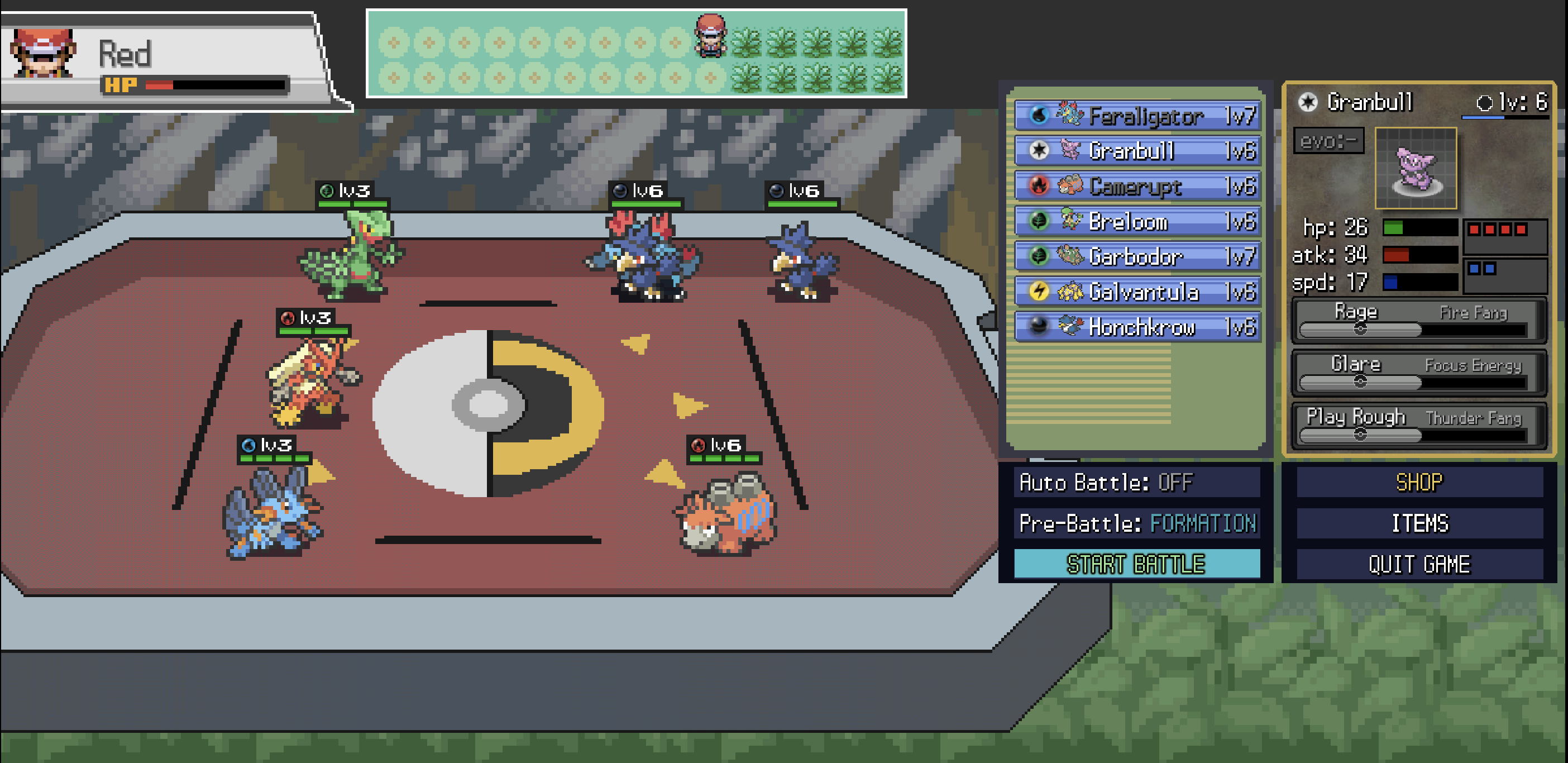Click Start Battle
The width and height of the screenshot is (1568, 763).
(x=1136, y=564)
